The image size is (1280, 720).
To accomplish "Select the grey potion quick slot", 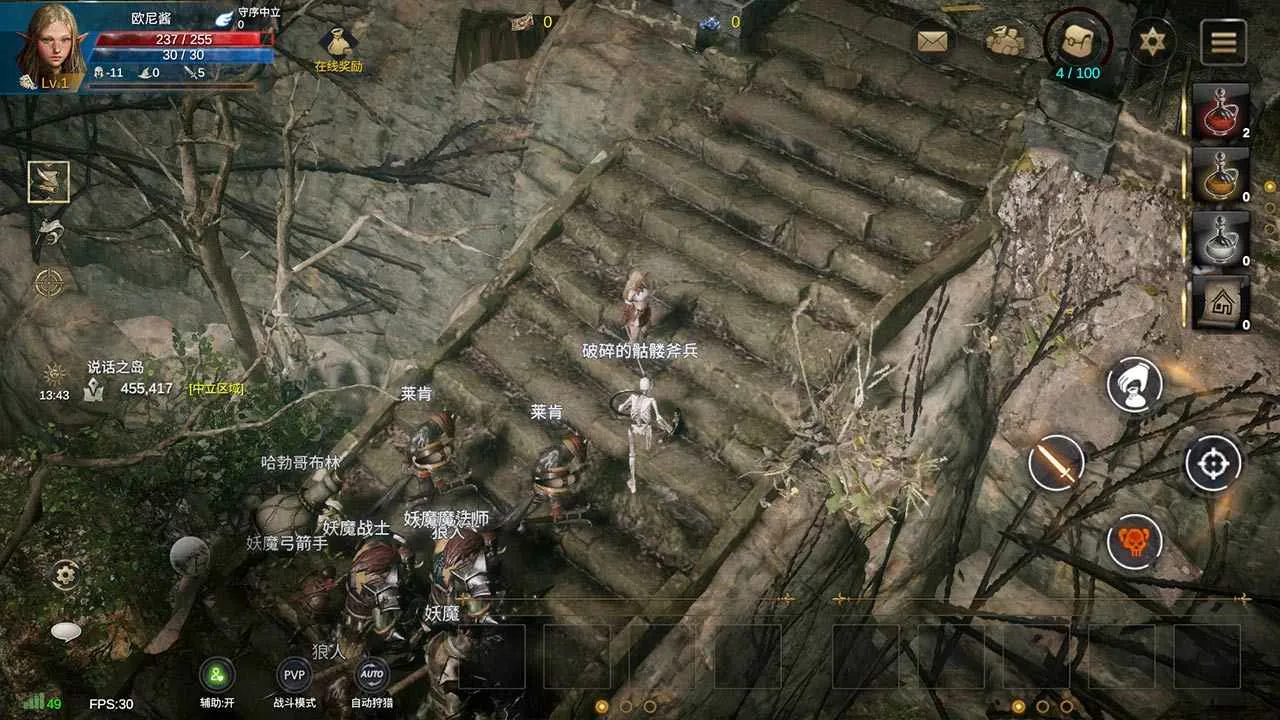I will (1221, 239).
